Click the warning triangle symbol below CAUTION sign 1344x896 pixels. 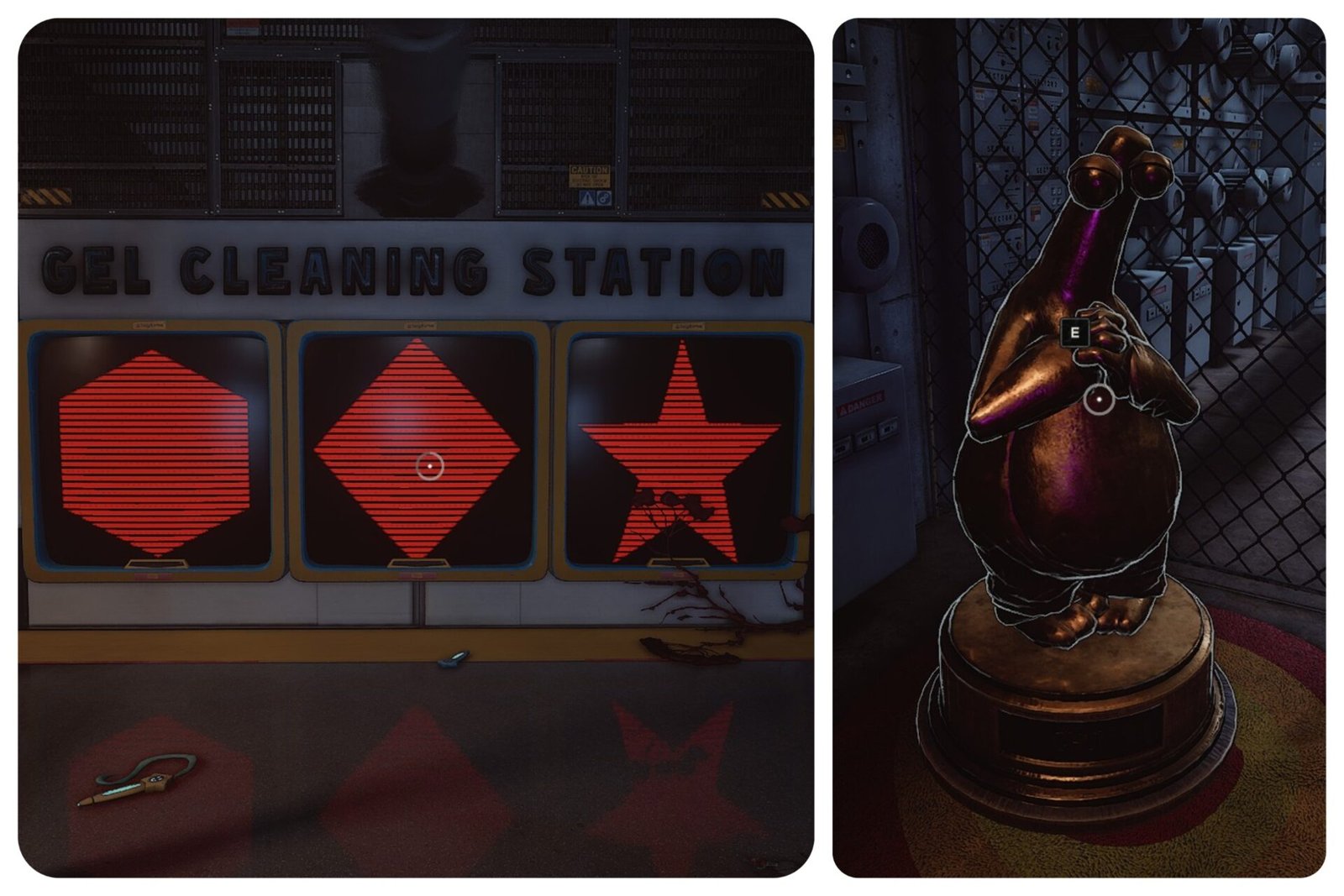pos(588,198)
